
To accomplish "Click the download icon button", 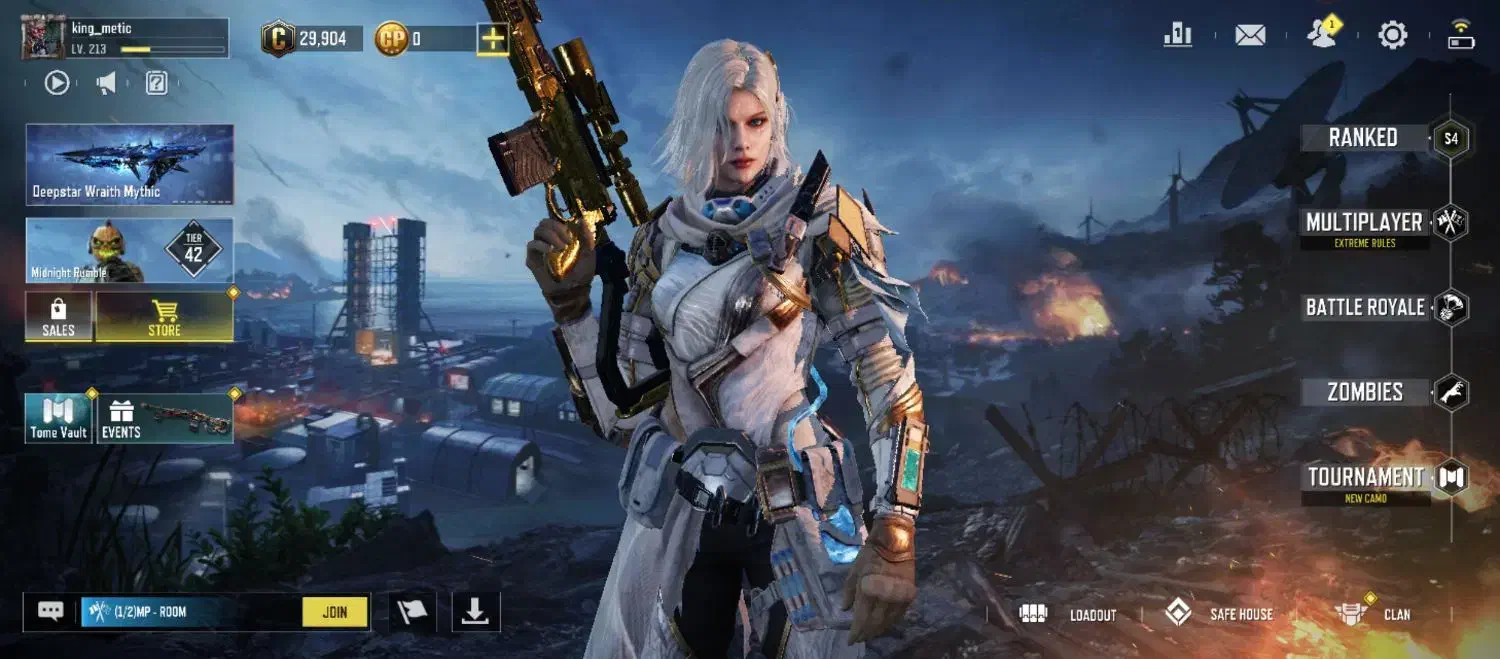I will point(475,612).
